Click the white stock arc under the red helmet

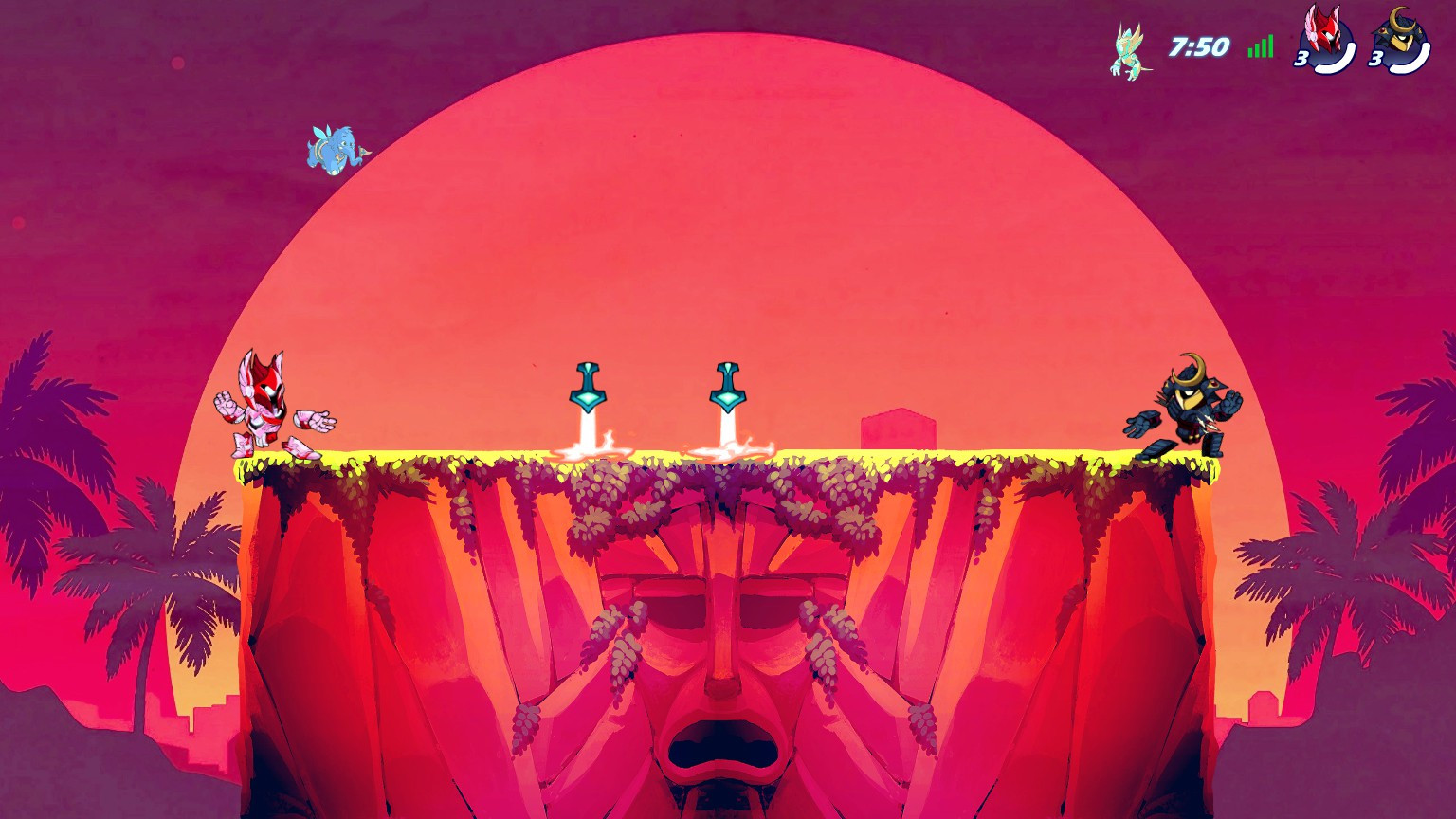(1335, 68)
